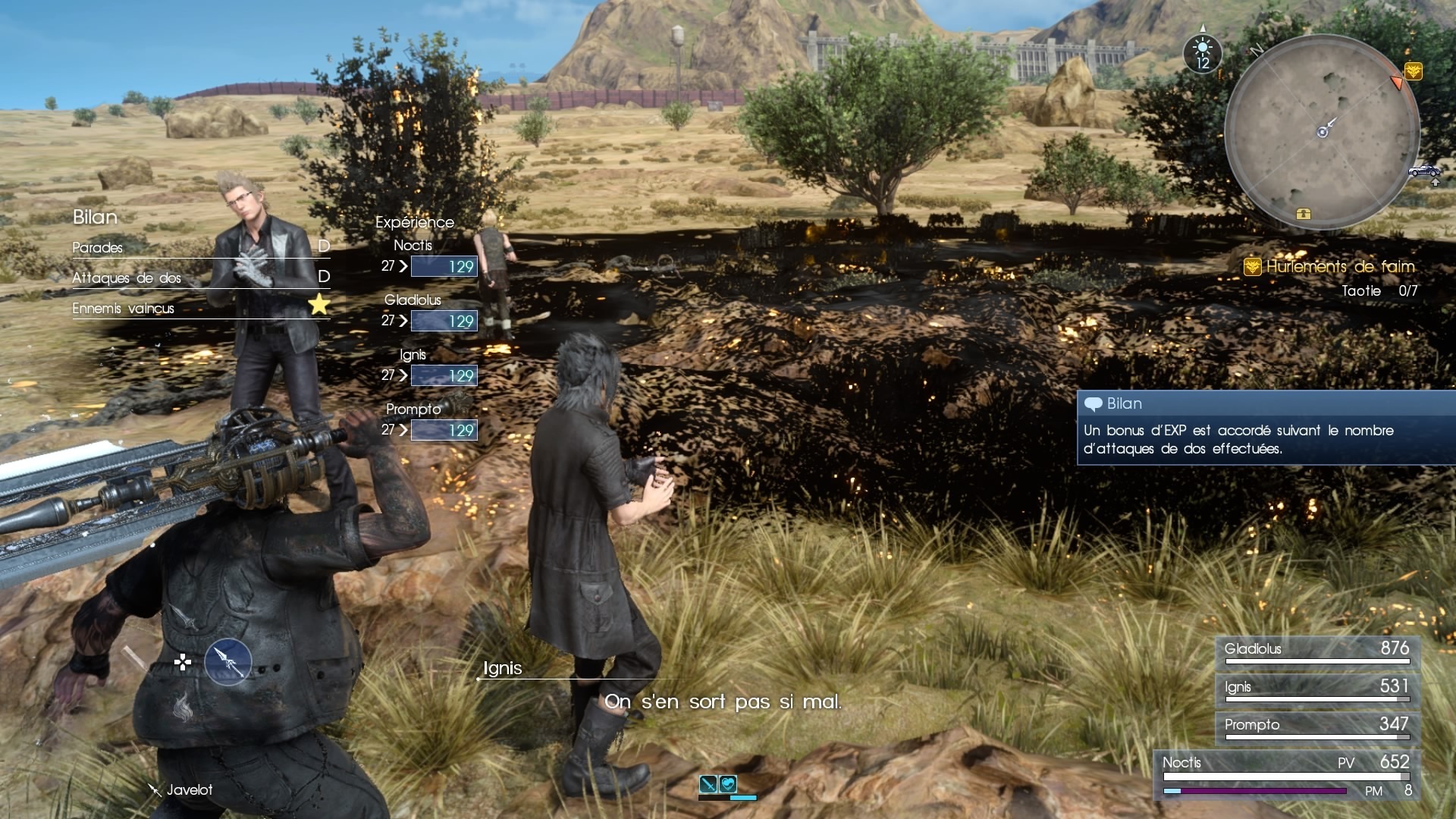Click the Bilan hint panel
The width and height of the screenshot is (1456, 819).
tap(1265, 428)
